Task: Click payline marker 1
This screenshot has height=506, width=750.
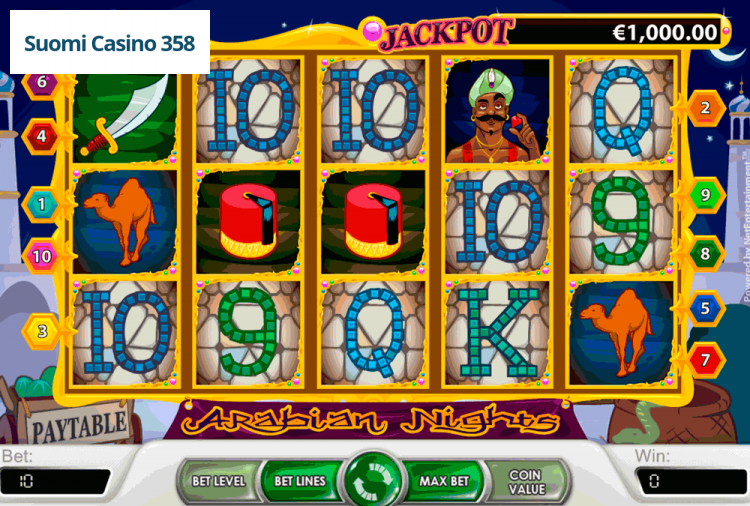Action: (x=41, y=204)
